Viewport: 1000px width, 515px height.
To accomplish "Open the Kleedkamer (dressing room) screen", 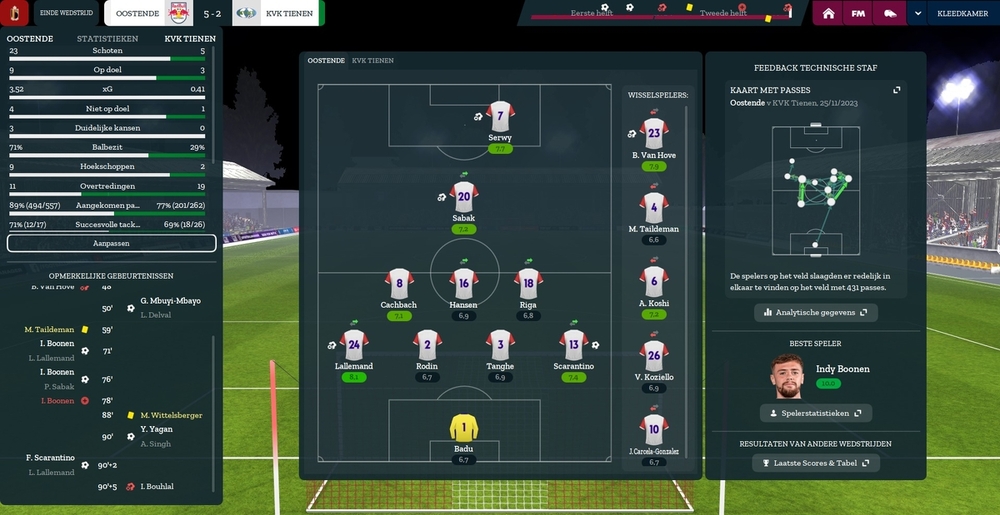I will pyautogui.click(x=961, y=14).
